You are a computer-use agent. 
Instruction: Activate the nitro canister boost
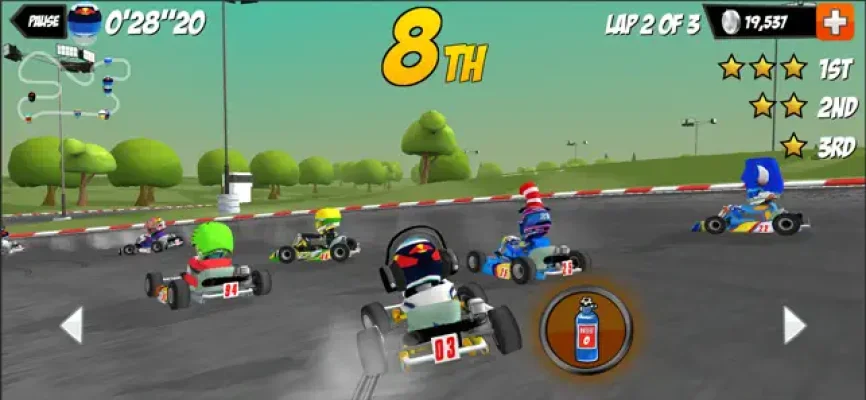(586, 330)
